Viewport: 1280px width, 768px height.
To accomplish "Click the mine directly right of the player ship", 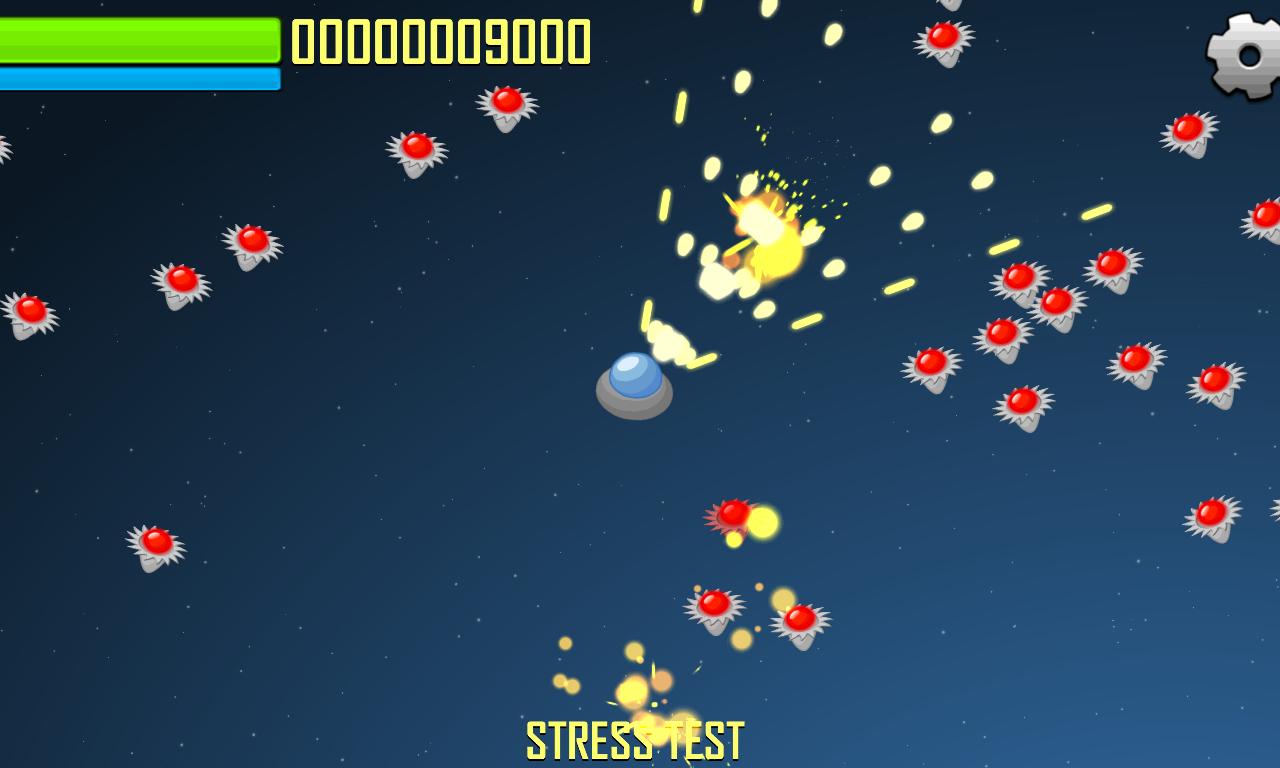I will 935,365.
